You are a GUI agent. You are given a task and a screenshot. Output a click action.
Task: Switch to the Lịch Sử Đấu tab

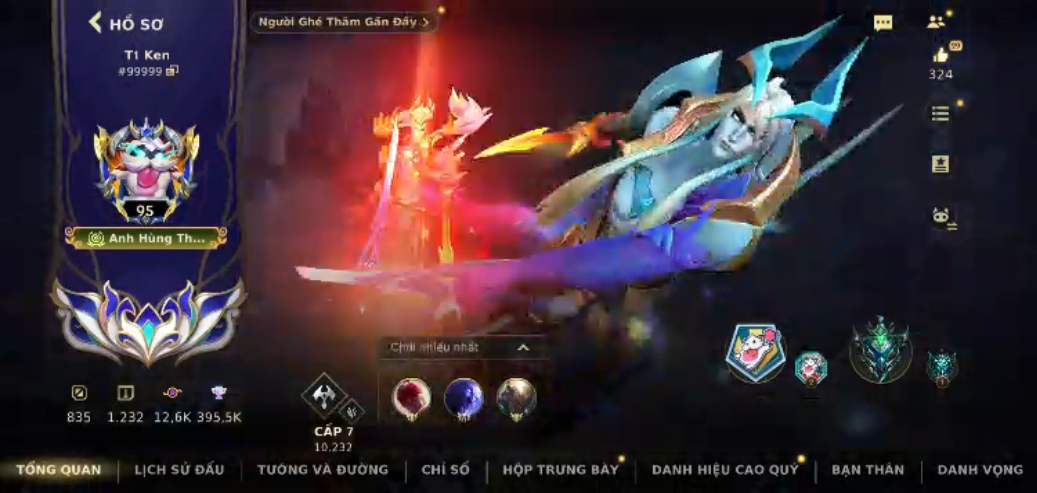coord(179,470)
